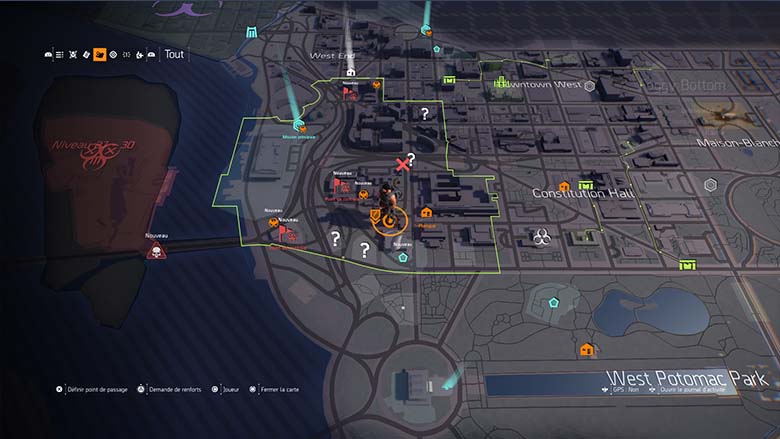Select the orange player position ring
The width and height of the screenshot is (780, 439).
(388, 218)
